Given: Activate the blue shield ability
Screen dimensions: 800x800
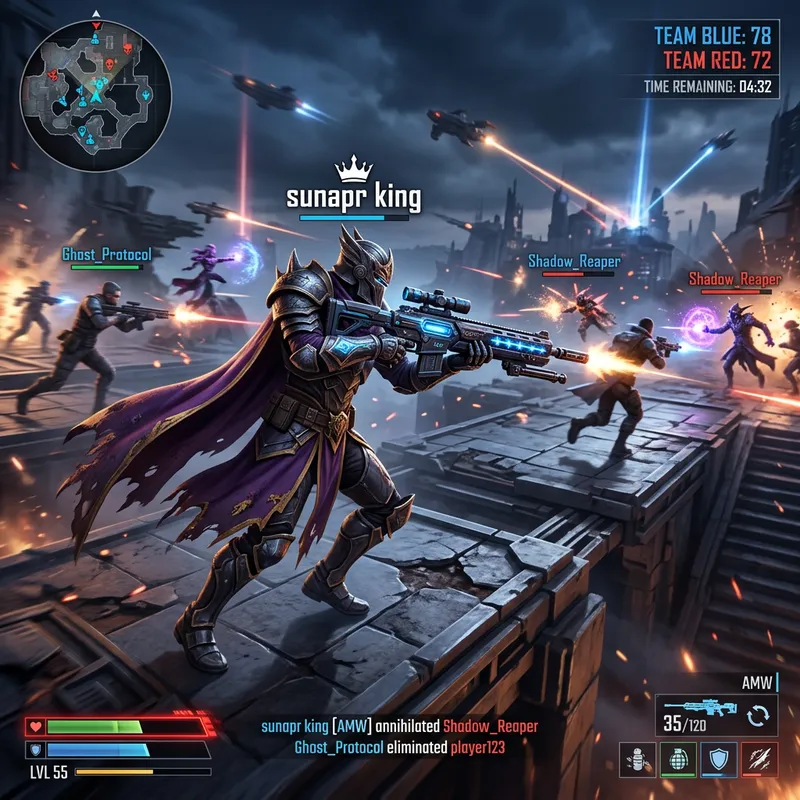Looking at the screenshot, I should pos(717,759).
